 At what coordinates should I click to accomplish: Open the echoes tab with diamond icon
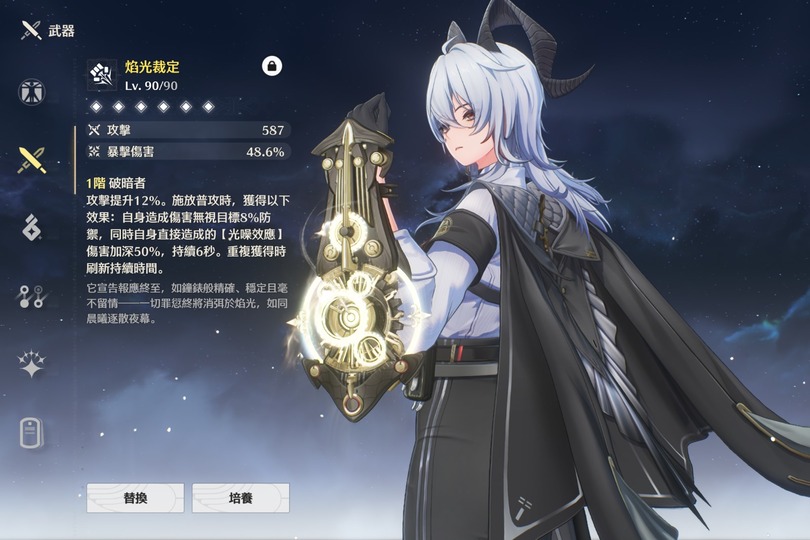[x=32, y=227]
